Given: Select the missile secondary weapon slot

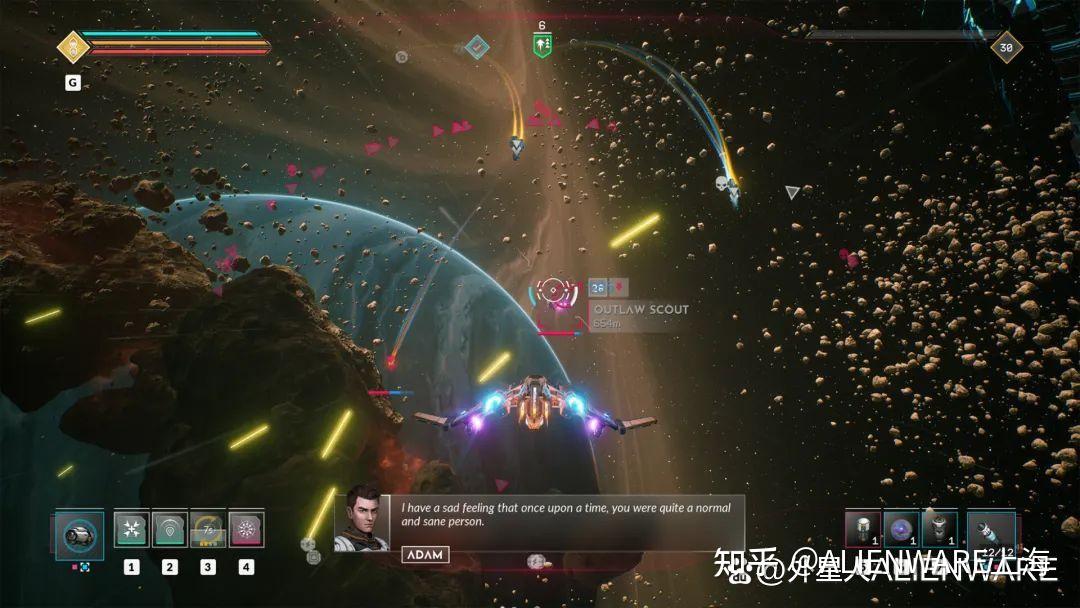Looking at the screenshot, I should point(991,531).
